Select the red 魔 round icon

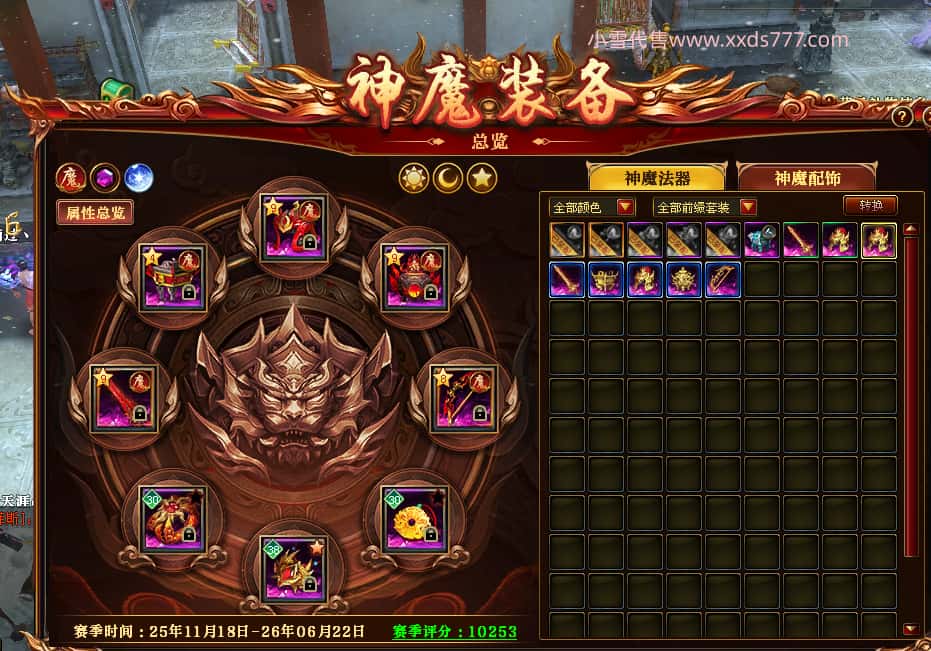pos(70,177)
